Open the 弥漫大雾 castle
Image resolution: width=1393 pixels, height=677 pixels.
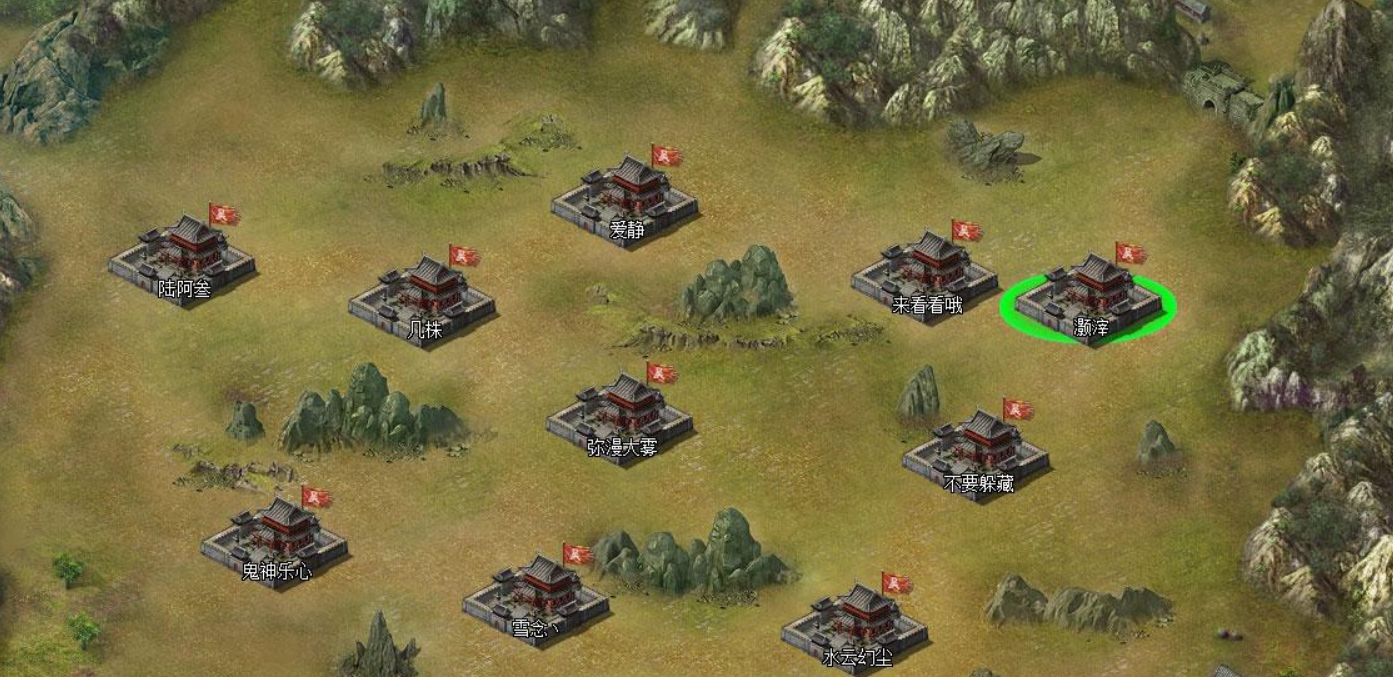620,416
